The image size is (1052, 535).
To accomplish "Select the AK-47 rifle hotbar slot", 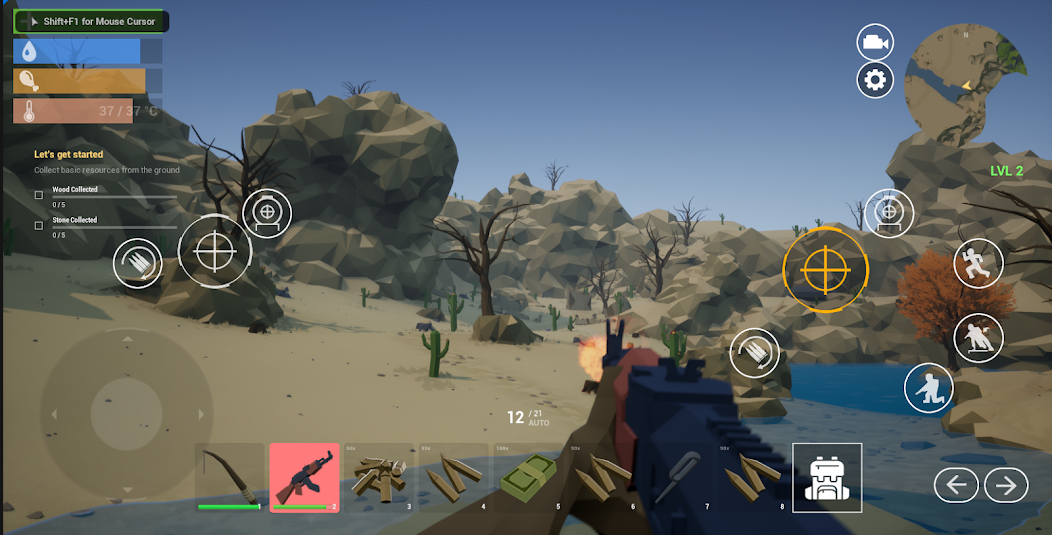I will coord(304,477).
